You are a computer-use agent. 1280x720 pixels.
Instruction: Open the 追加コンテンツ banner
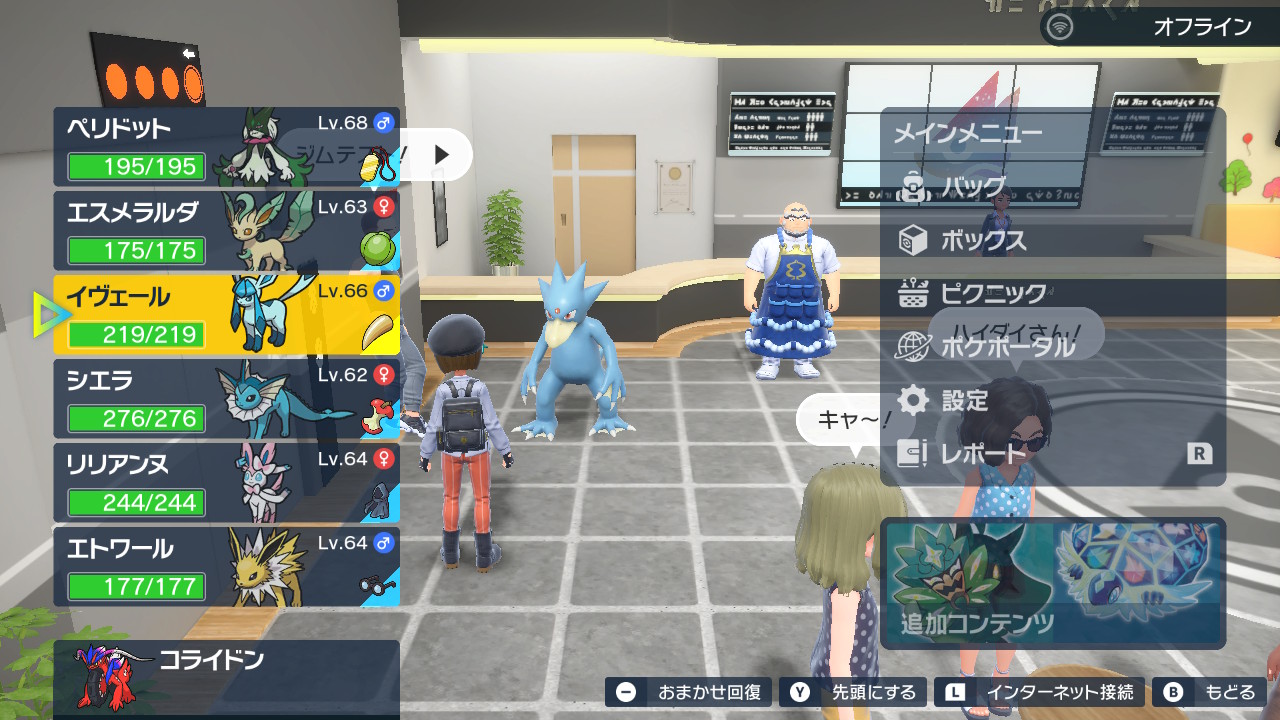(1052, 583)
